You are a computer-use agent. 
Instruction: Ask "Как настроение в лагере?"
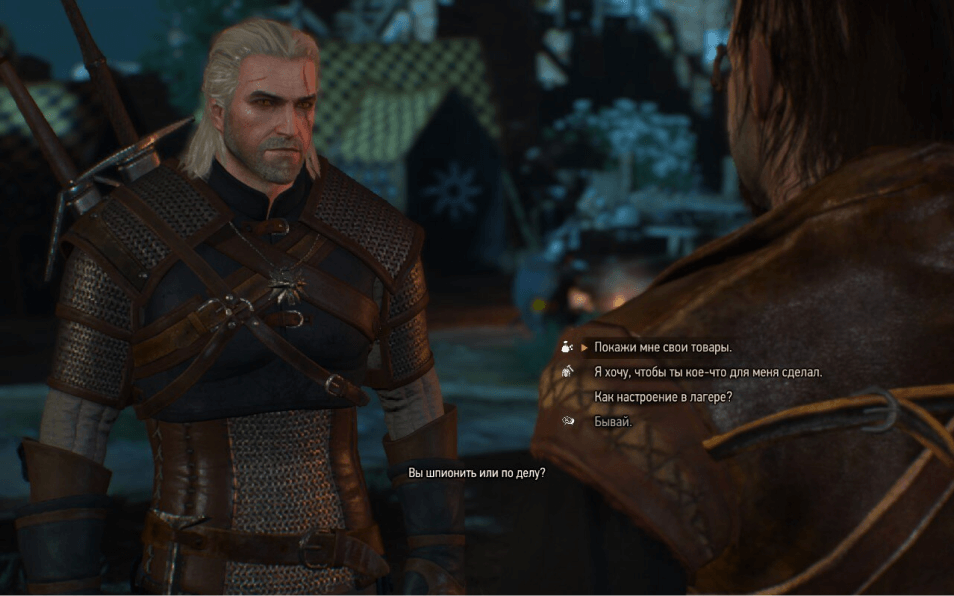click(663, 397)
